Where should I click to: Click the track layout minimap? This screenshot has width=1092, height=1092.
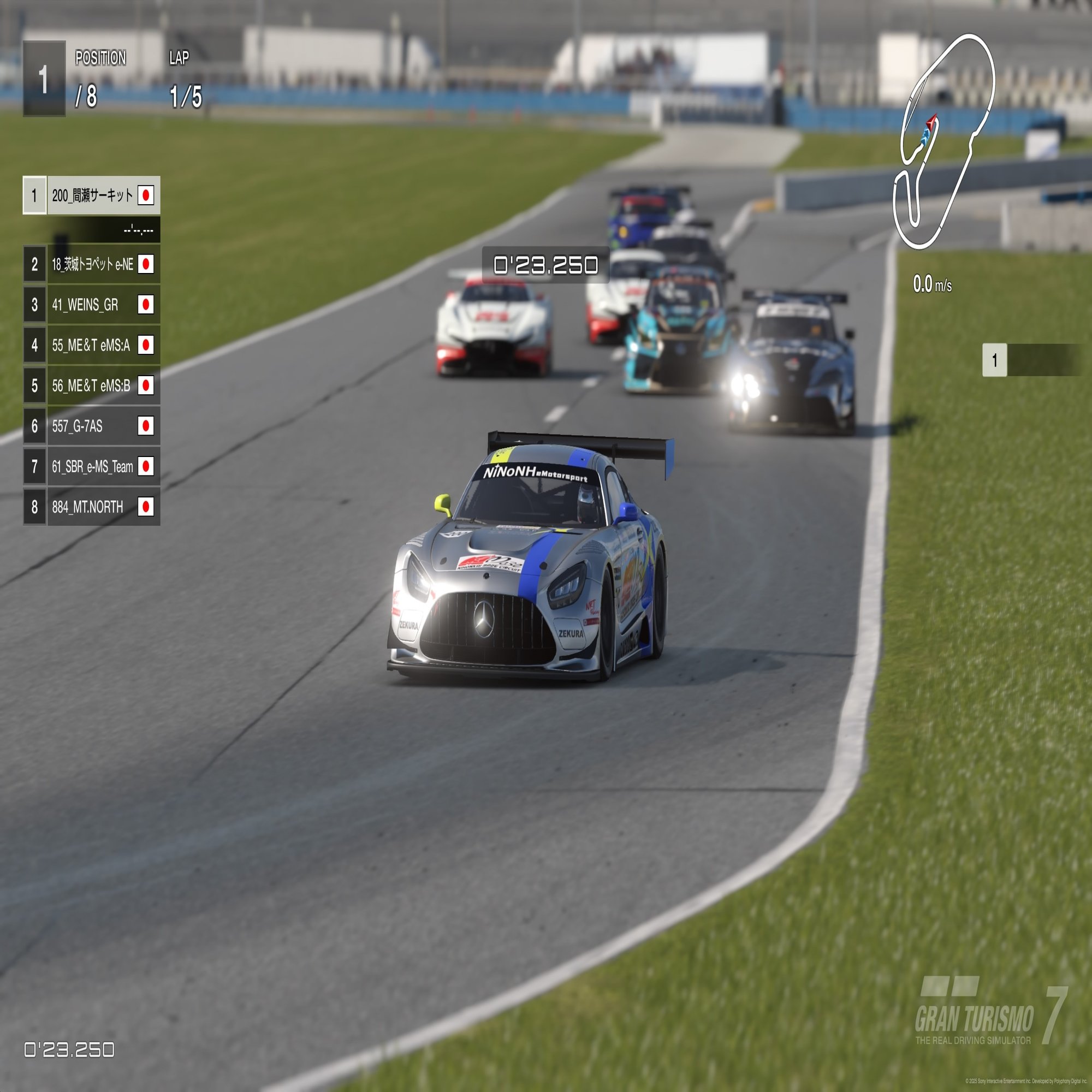coord(943,141)
